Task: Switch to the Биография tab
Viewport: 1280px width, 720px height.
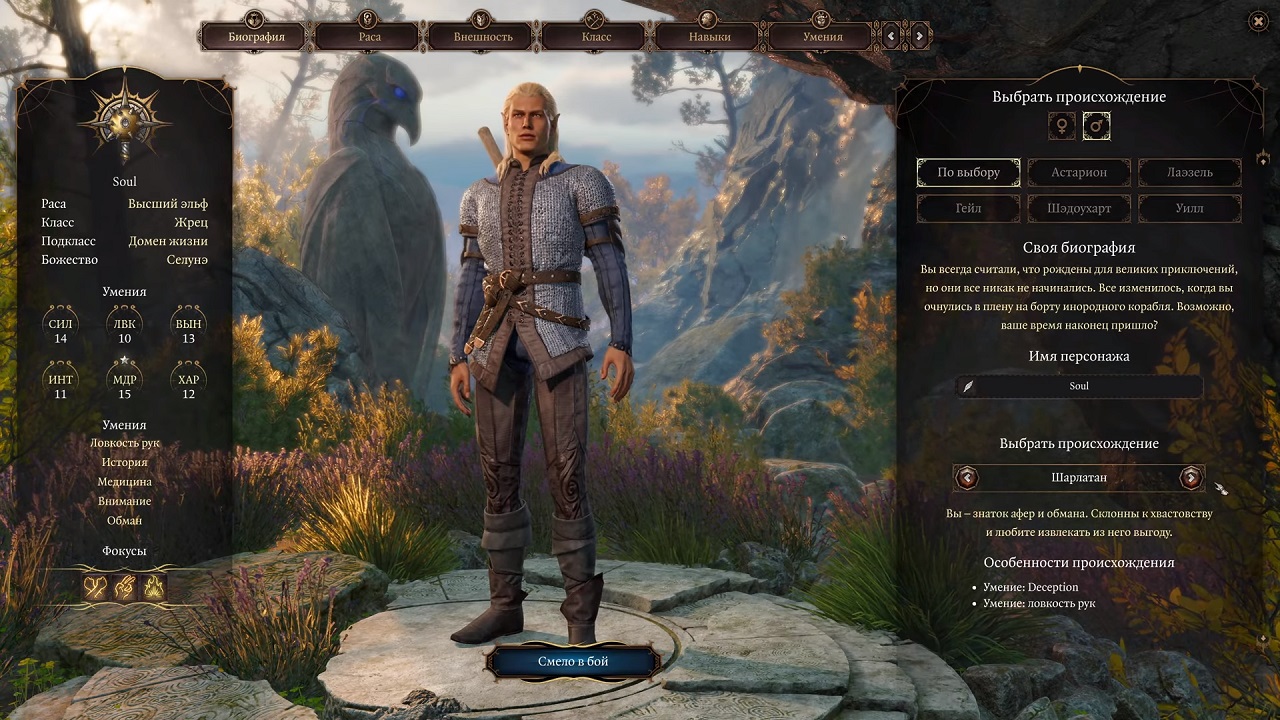Action: [x=256, y=37]
